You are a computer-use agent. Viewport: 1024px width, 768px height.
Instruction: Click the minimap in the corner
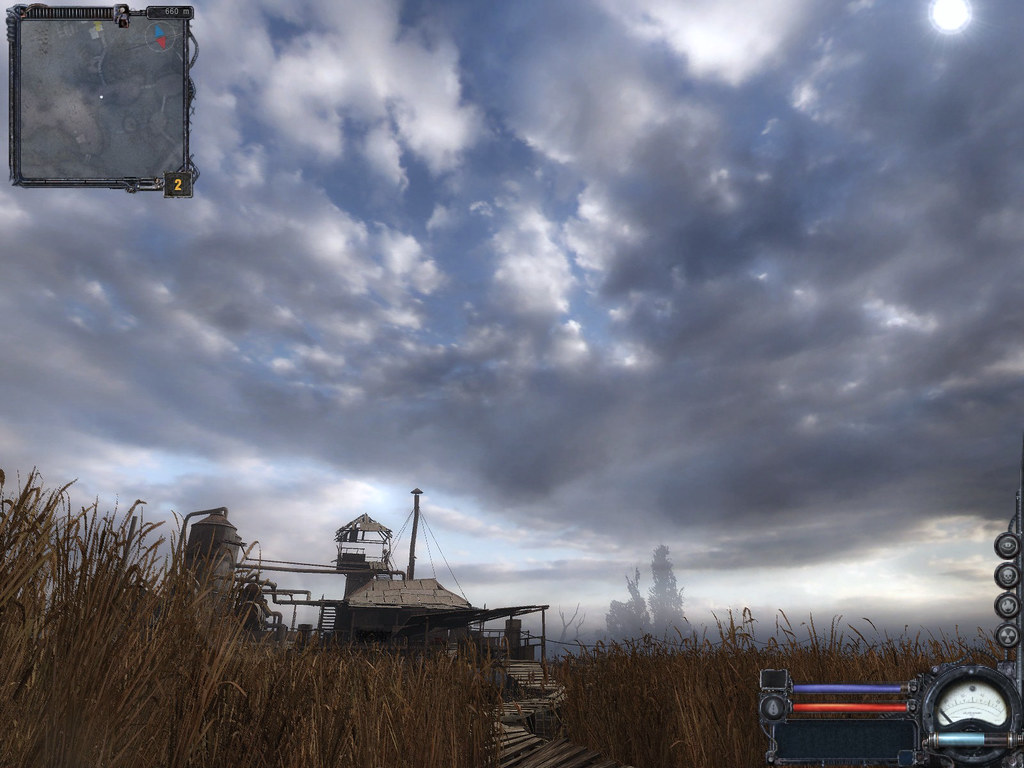point(100,98)
